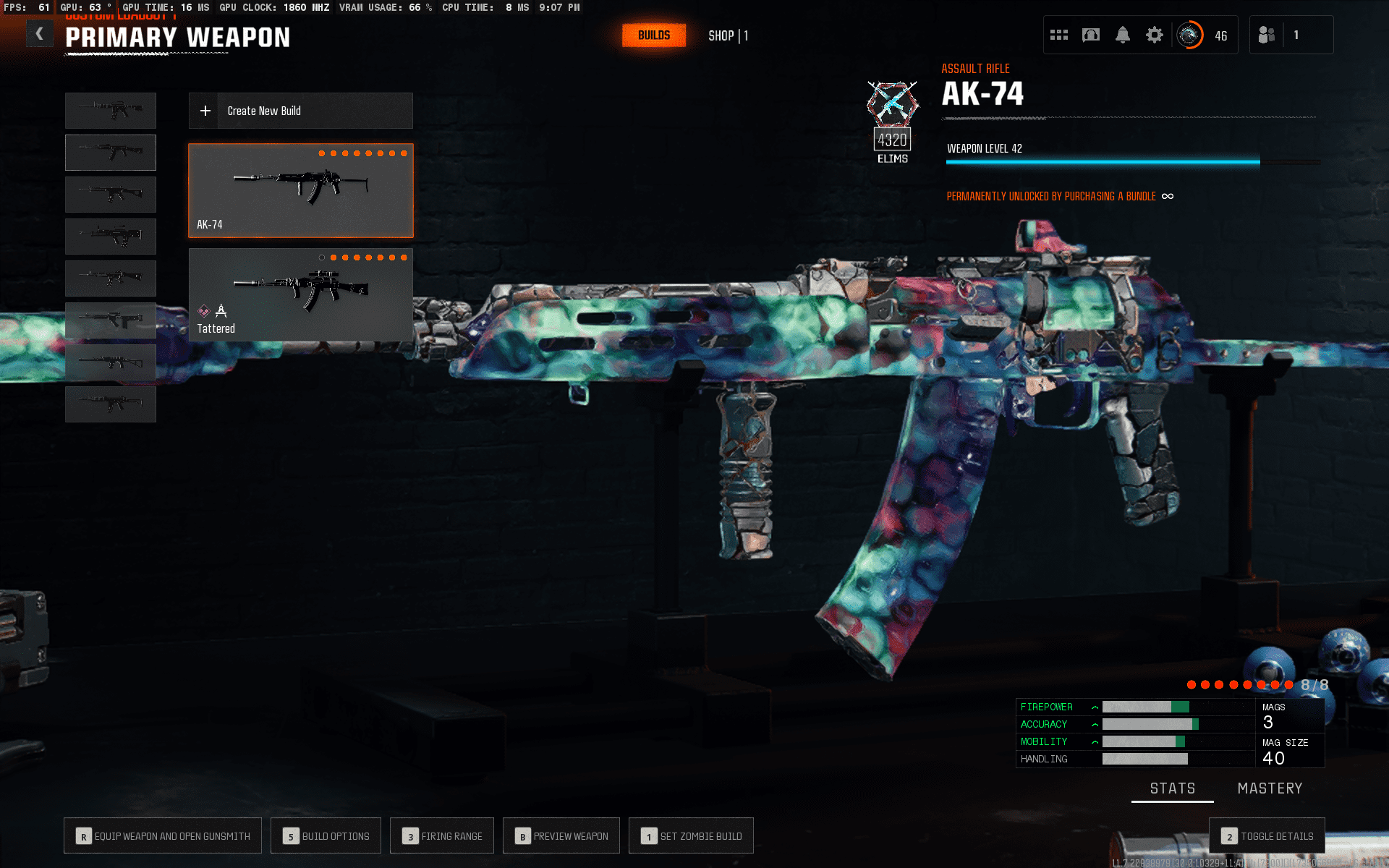Create a new build

coord(300,111)
